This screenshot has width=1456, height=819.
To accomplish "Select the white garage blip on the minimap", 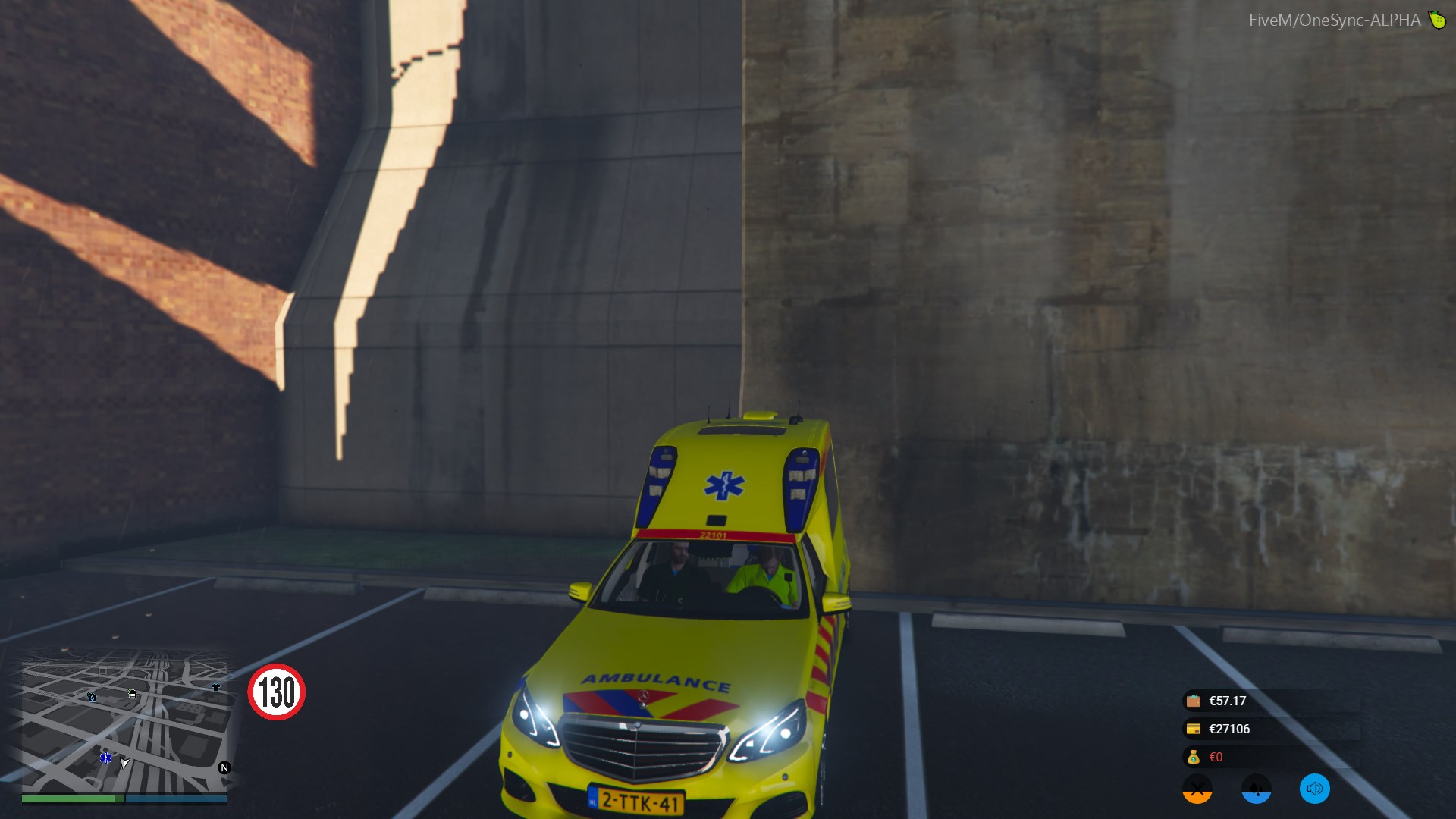I will 133,694.
